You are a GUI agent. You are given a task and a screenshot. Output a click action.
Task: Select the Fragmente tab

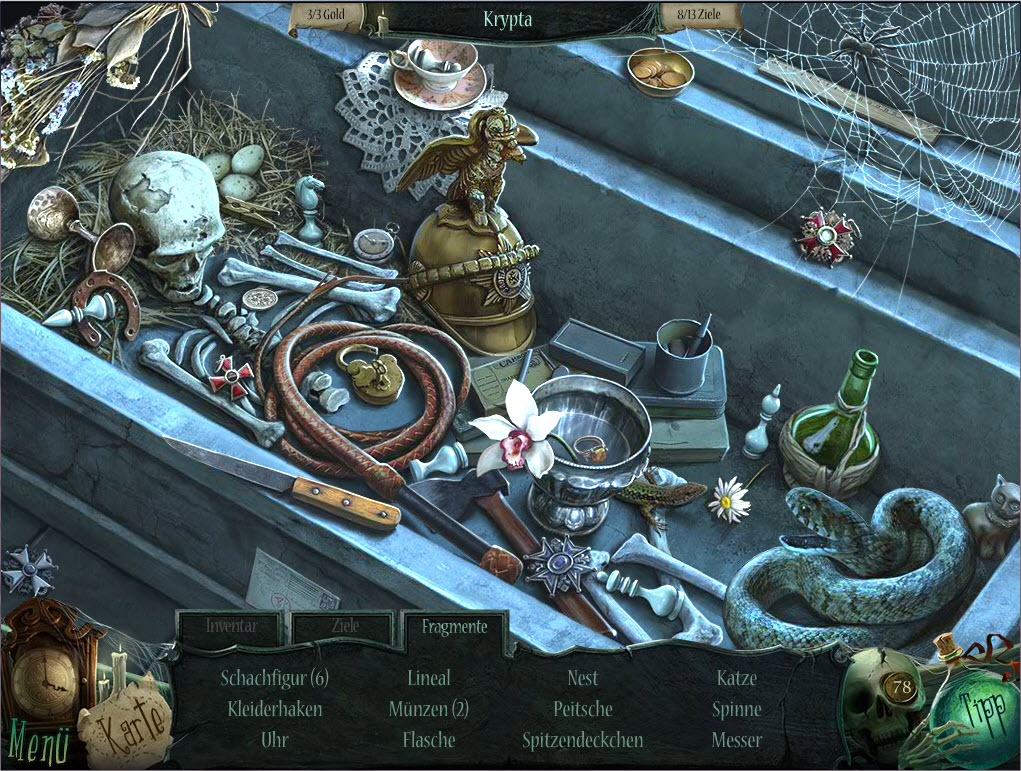point(454,627)
